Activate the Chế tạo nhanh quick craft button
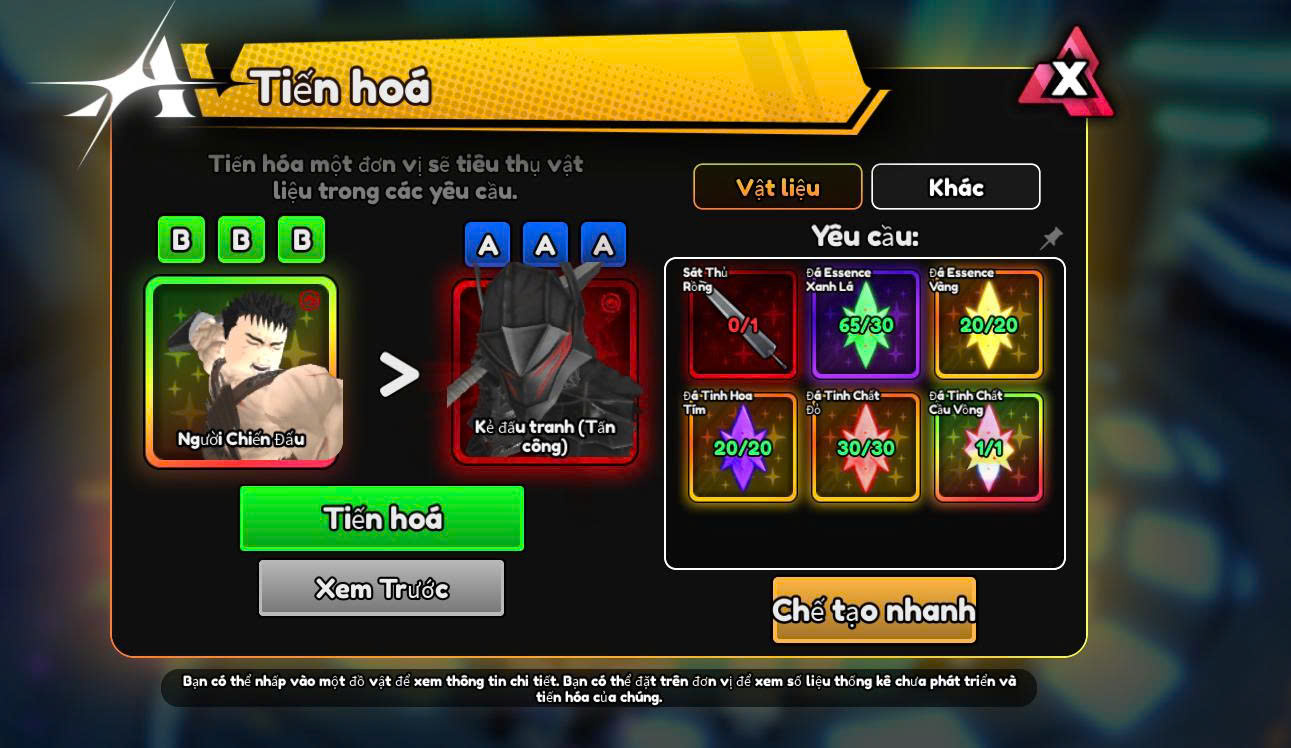Screen dimensions: 1291x748 [873, 610]
